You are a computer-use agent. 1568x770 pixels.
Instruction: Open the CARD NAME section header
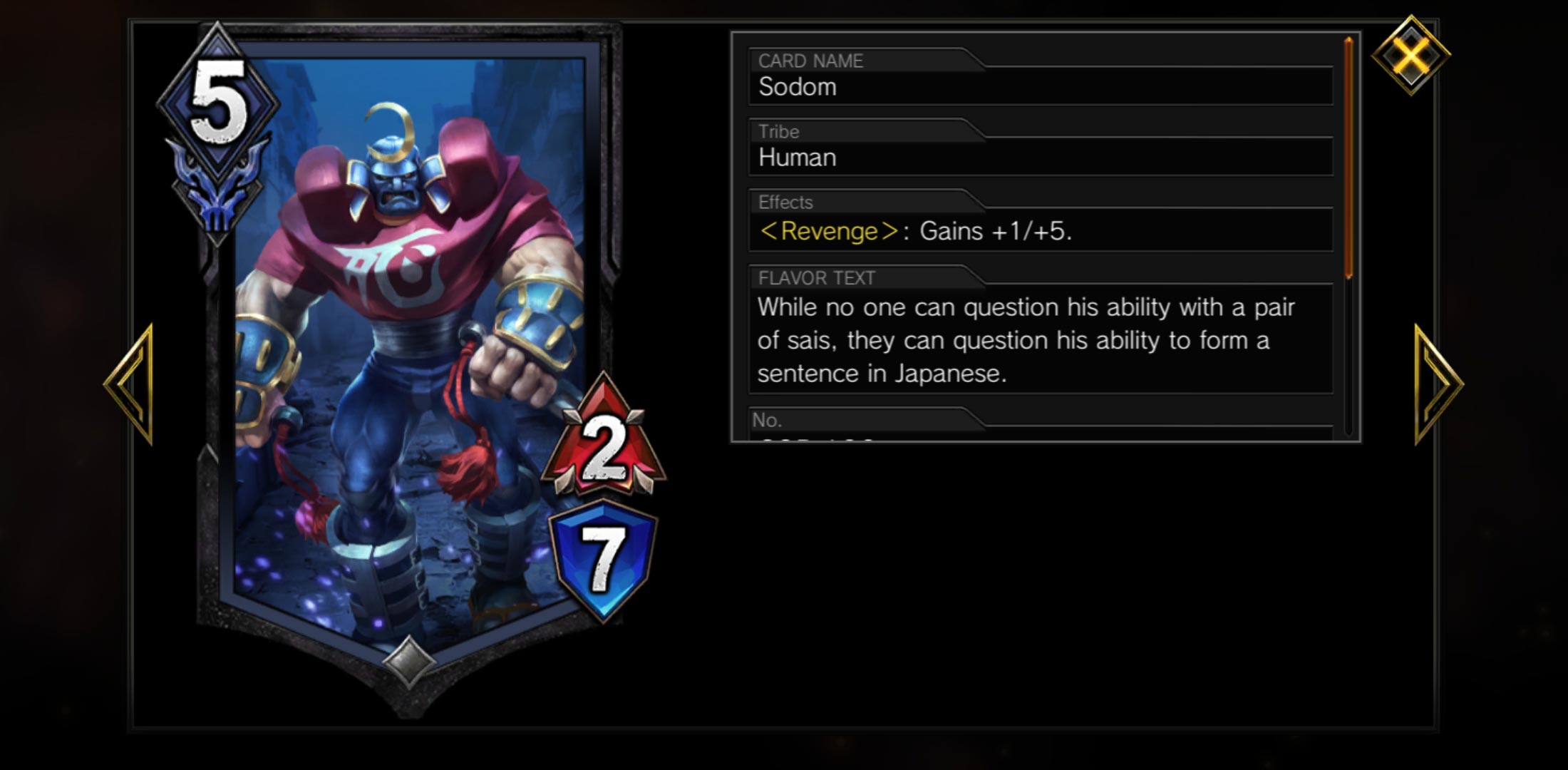point(810,61)
